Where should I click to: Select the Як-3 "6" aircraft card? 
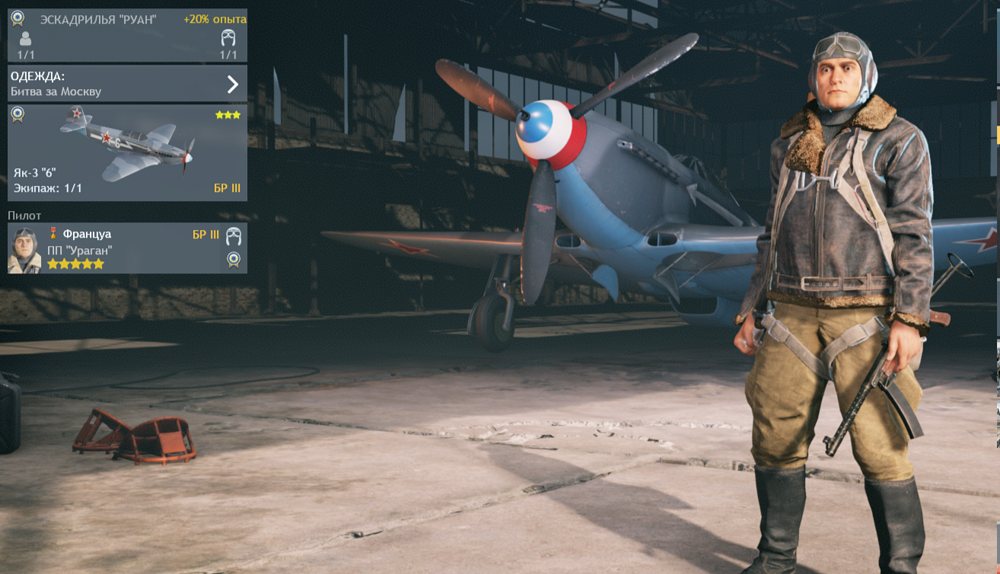coord(127,152)
